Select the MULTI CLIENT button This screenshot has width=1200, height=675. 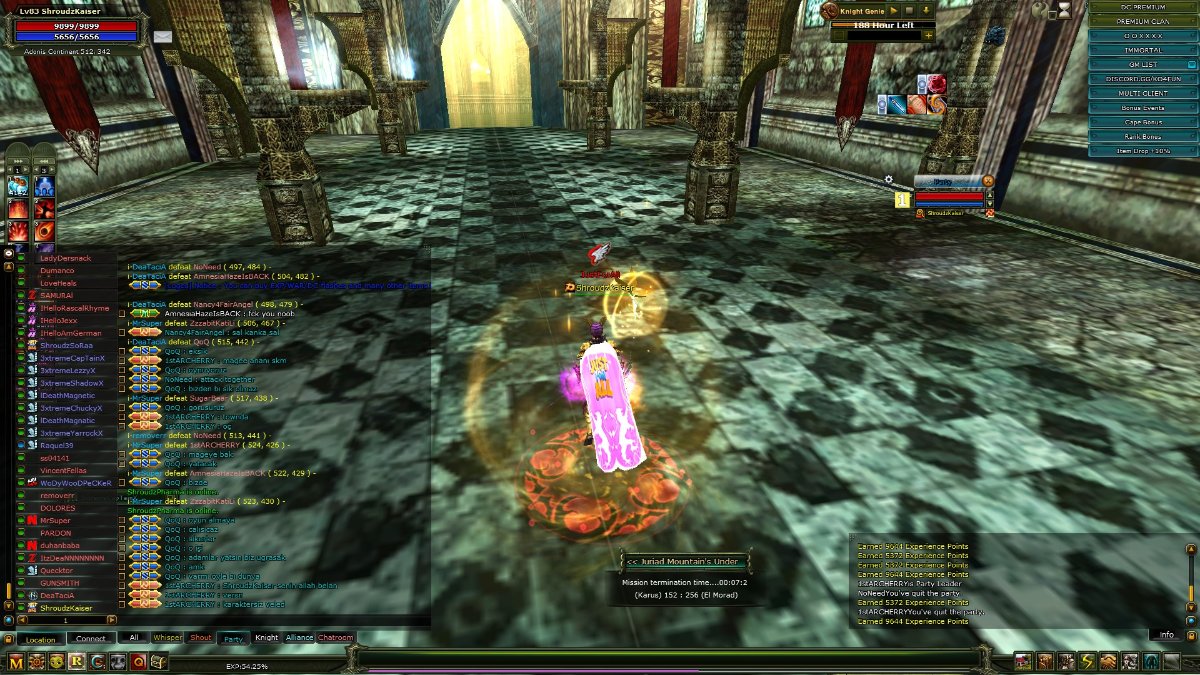coord(1144,93)
